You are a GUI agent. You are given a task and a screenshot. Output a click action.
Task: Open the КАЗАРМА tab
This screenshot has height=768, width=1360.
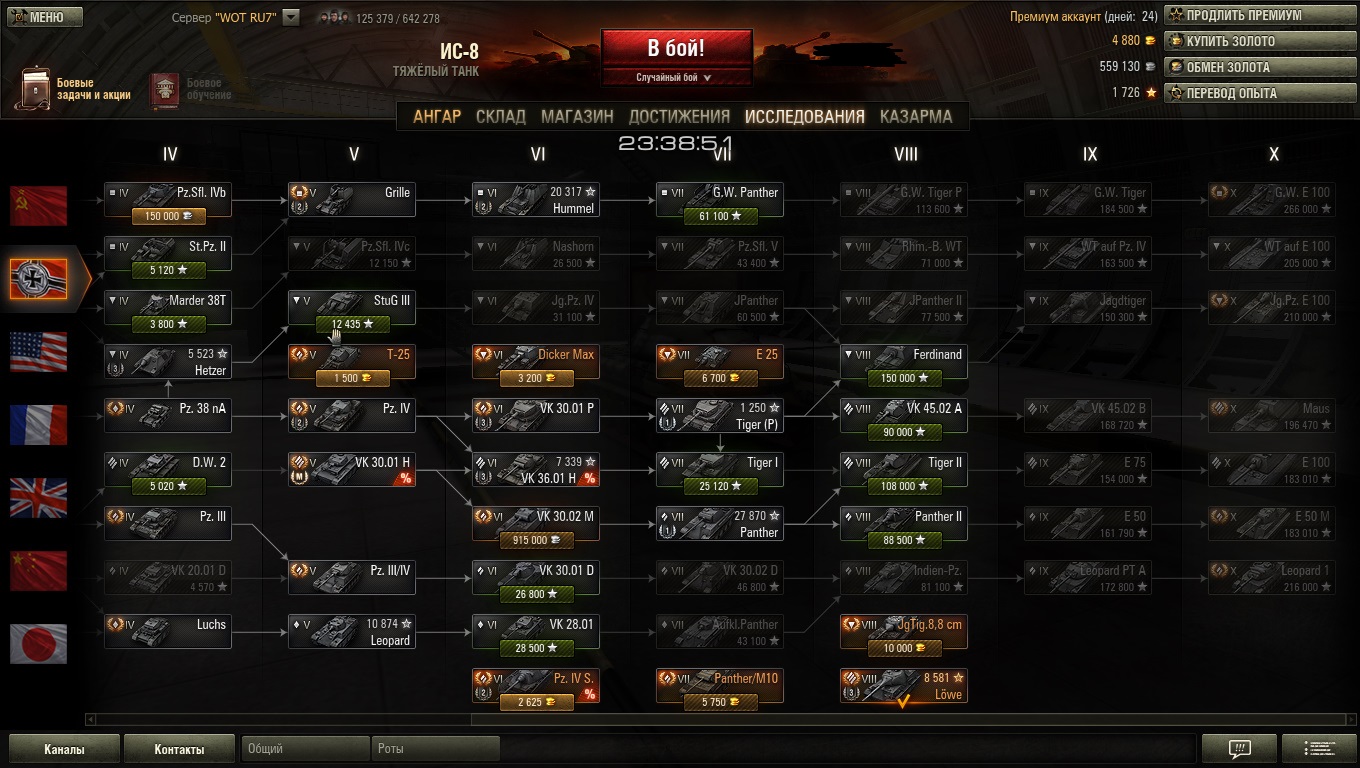916,116
